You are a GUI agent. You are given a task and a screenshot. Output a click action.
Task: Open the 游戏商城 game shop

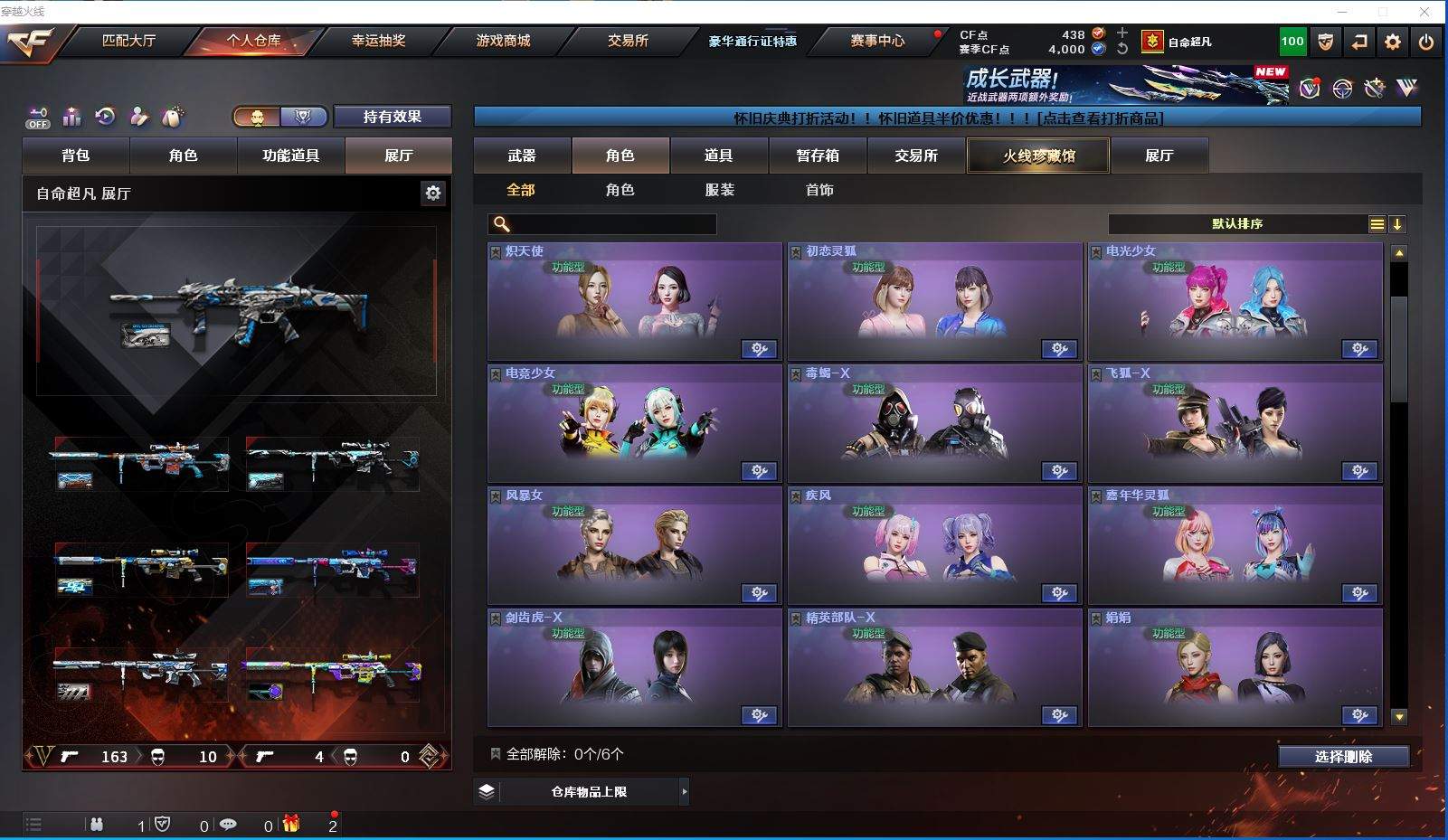click(503, 41)
